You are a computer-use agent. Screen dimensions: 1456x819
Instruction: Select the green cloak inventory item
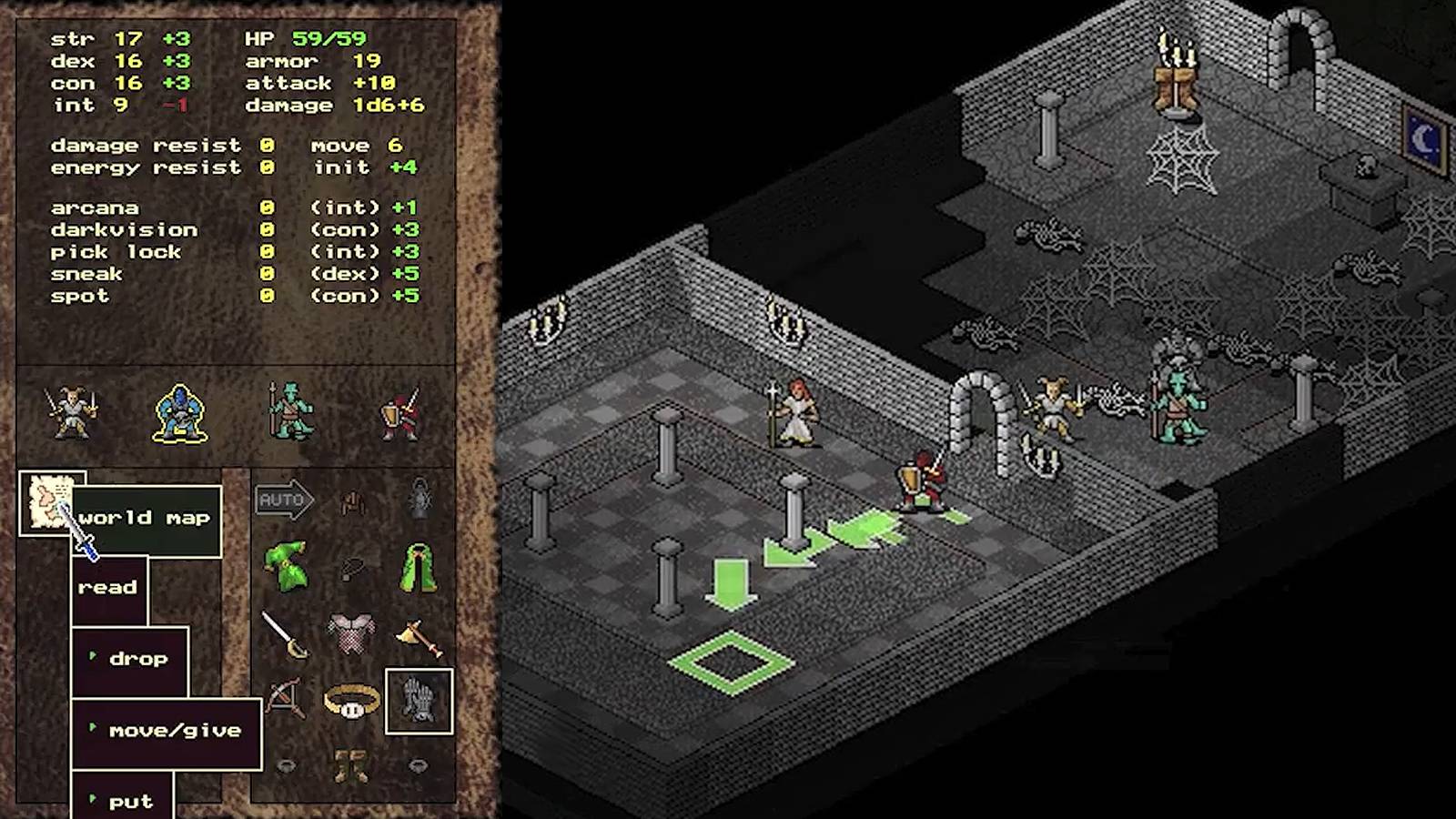coord(419,564)
